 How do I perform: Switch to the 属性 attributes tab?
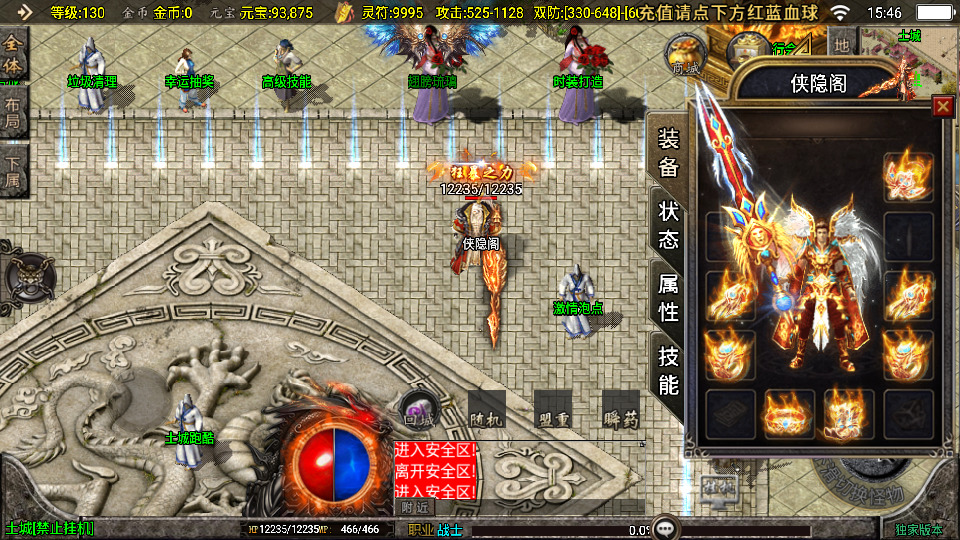[x=668, y=298]
